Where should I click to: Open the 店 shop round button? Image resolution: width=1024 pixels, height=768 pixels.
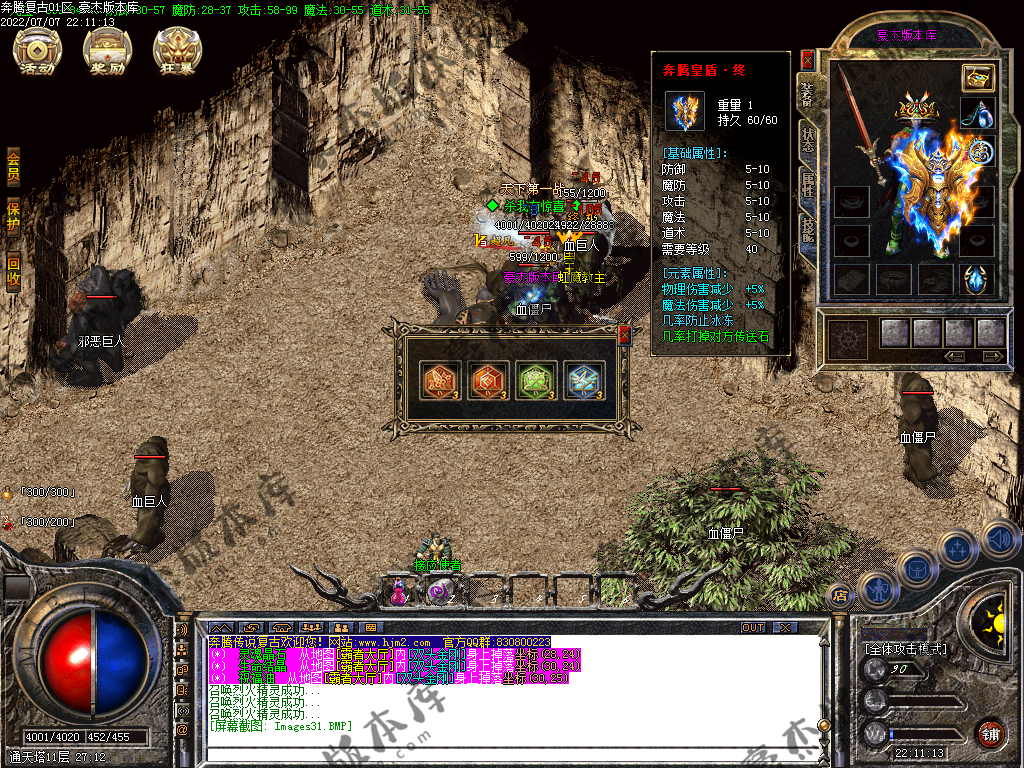coord(841,594)
